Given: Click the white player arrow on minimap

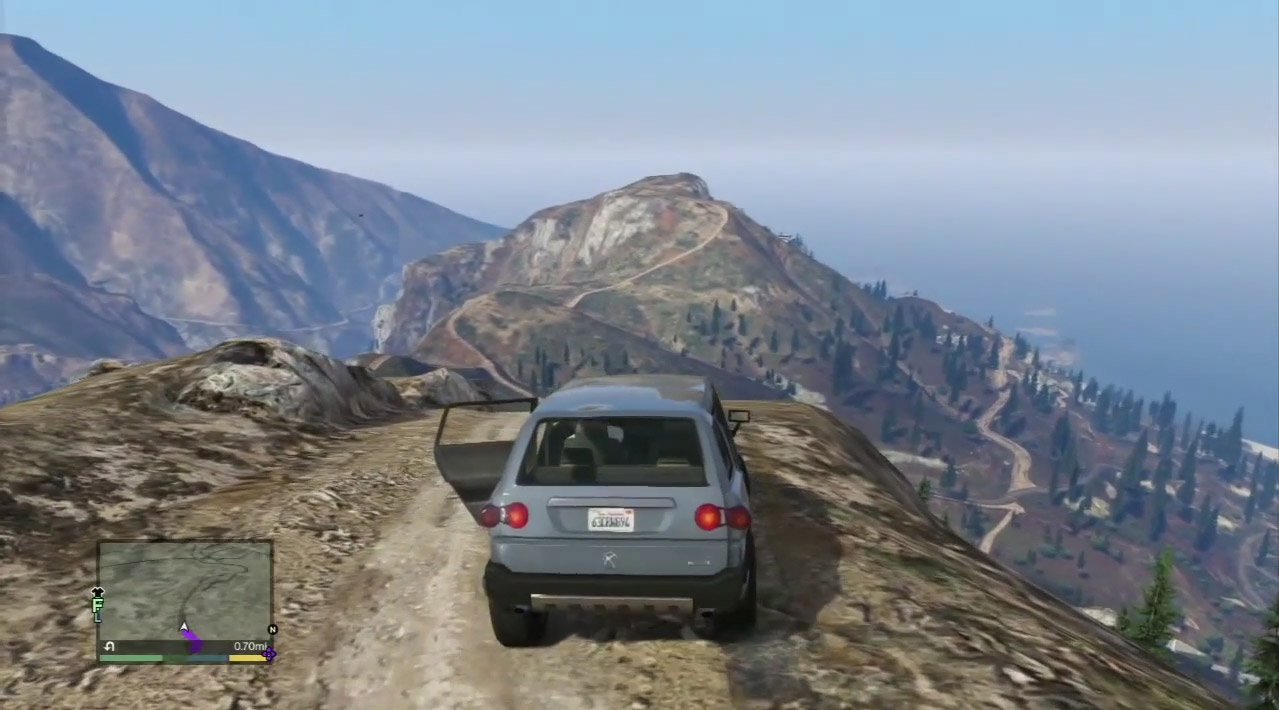Looking at the screenshot, I should point(183,628).
